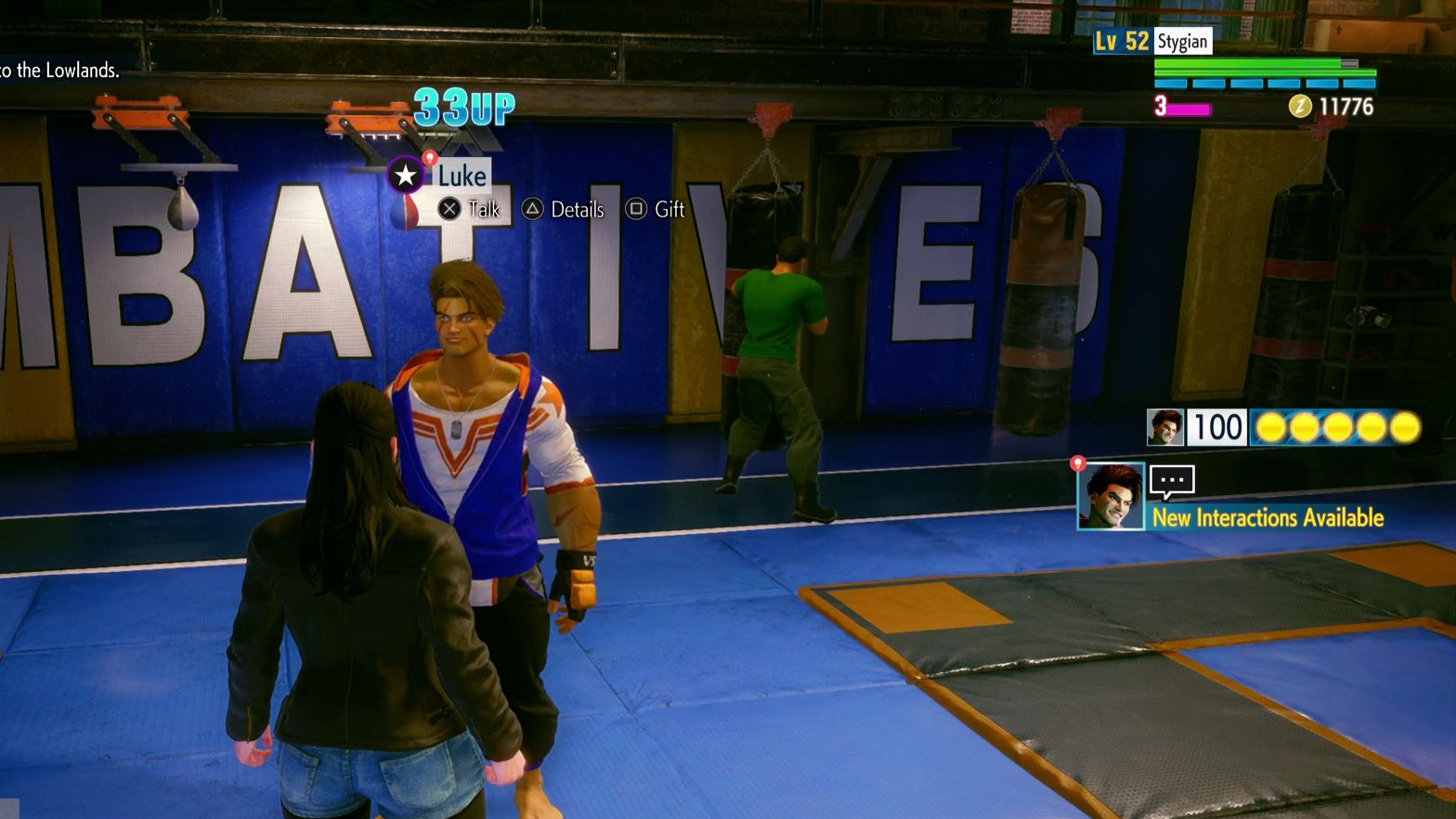Click the square Gift button icon

(637, 209)
